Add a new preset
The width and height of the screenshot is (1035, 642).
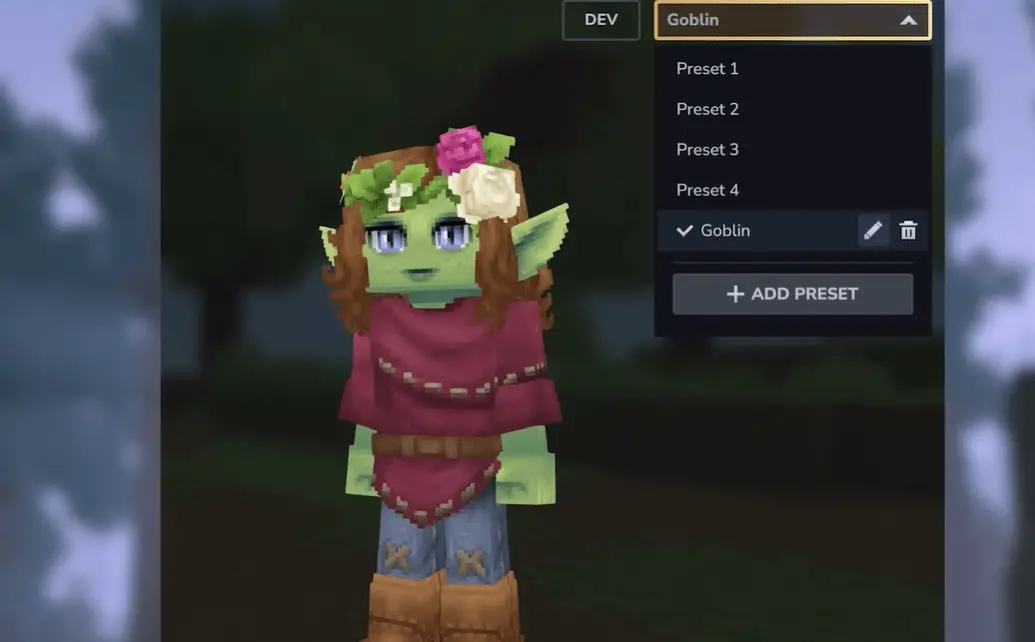pos(792,294)
